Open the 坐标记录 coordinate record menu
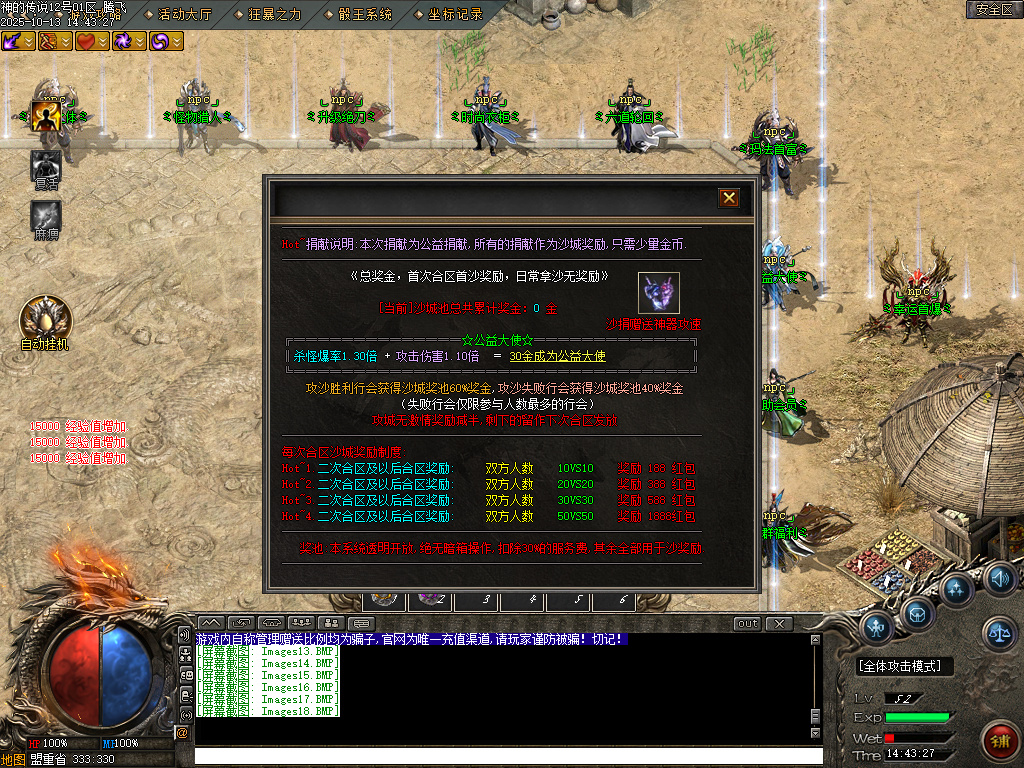 (x=455, y=14)
